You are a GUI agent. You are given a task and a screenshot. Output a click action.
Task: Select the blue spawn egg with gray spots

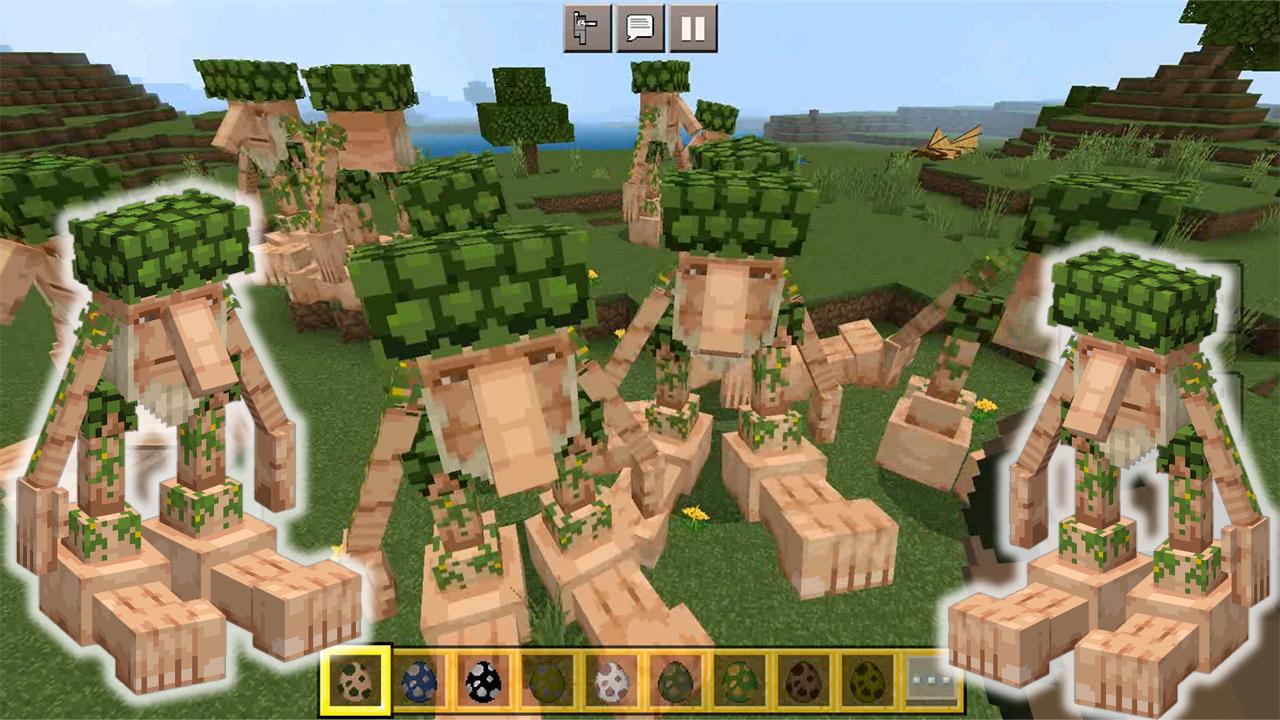pos(419,680)
